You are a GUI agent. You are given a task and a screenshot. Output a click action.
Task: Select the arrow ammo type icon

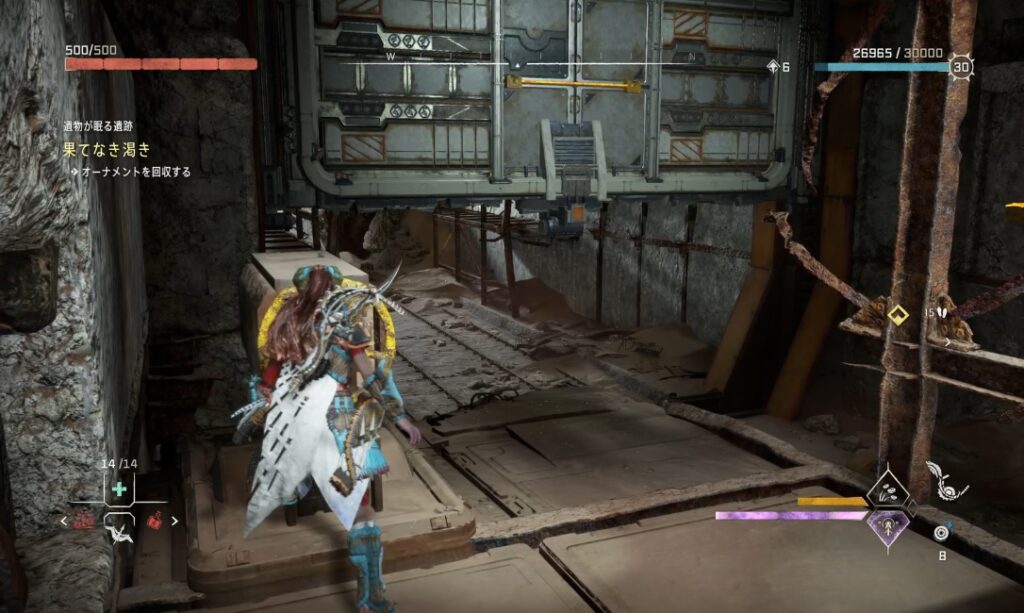click(x=940, y=532)
